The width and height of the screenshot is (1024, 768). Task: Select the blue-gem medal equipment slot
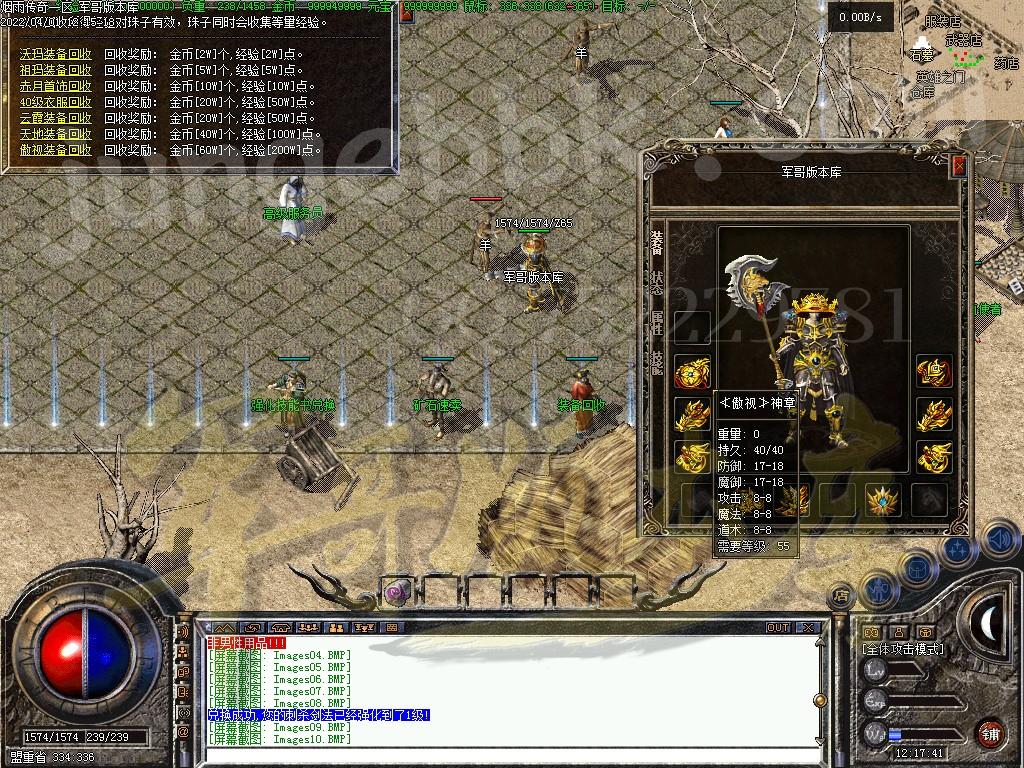[882, 499]
